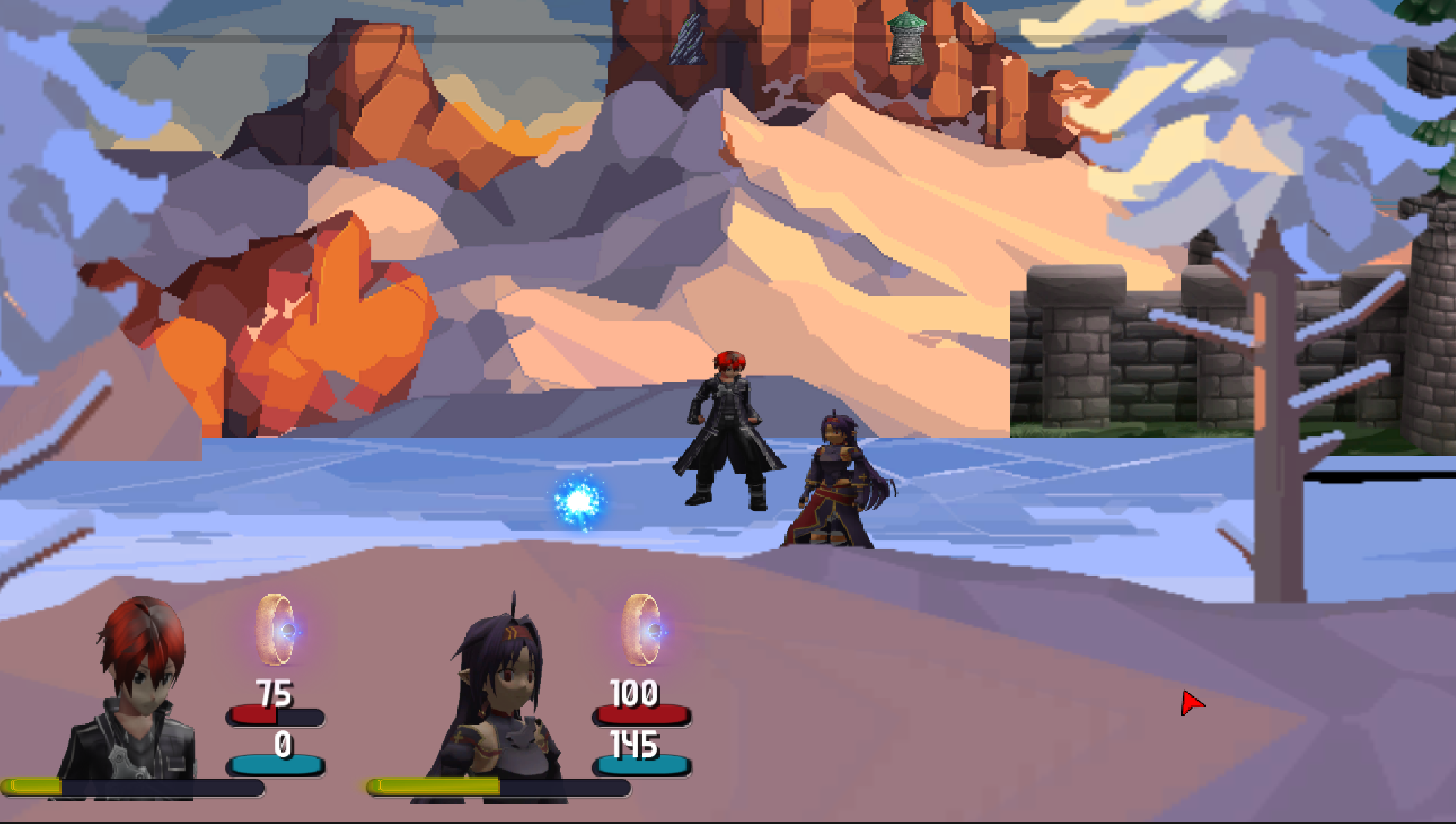
Task: Click the ring icon beside the purple-haired portrait
Action: click(x=642, y=630)
